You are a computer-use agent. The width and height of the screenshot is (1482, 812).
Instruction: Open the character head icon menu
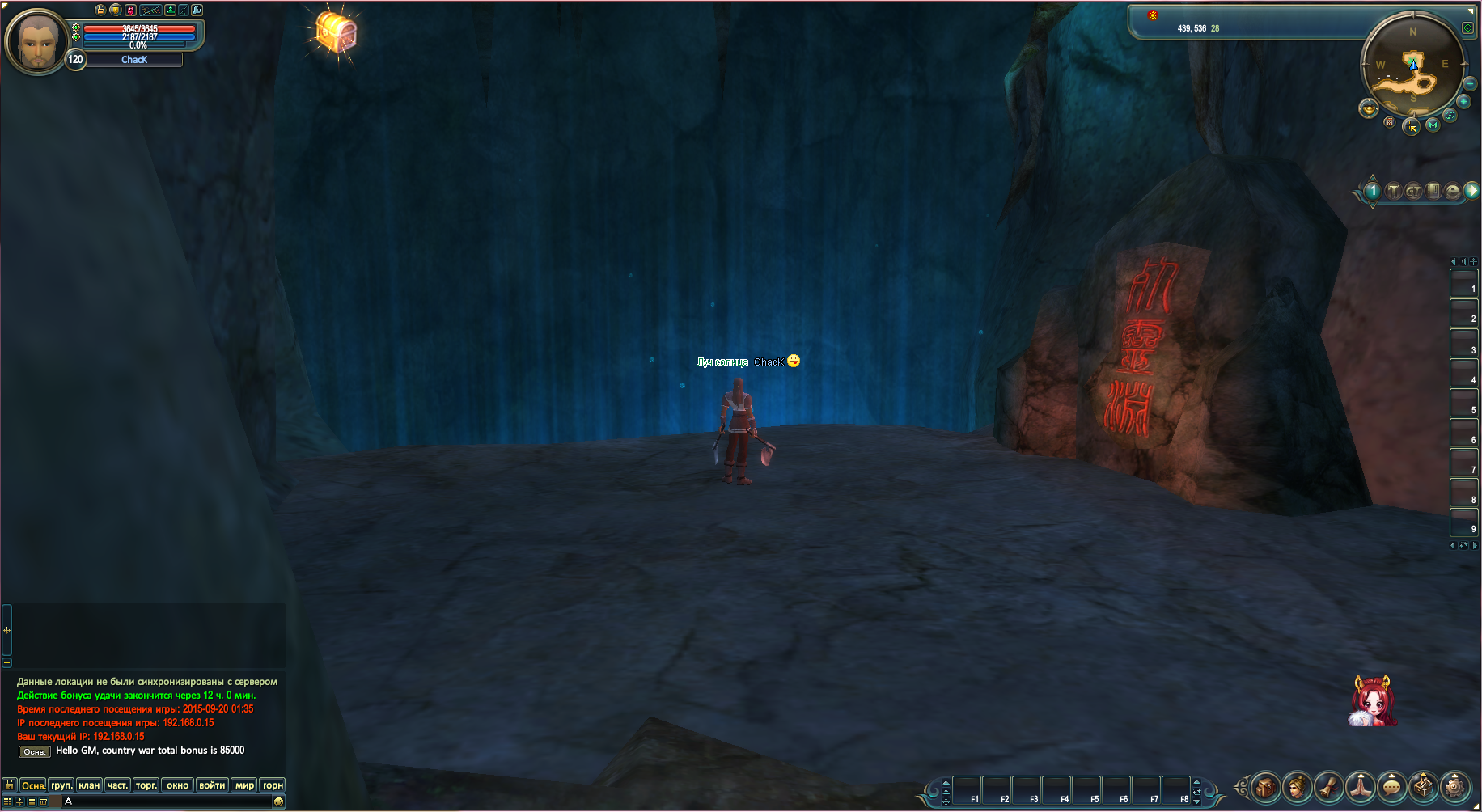click(x=1298, y=786)
